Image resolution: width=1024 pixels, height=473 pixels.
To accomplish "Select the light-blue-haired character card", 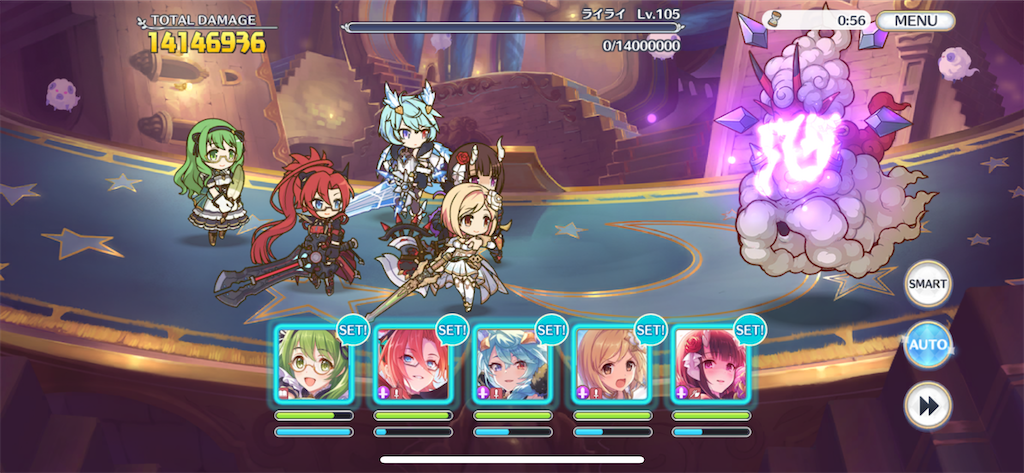I will click(512, 364).
